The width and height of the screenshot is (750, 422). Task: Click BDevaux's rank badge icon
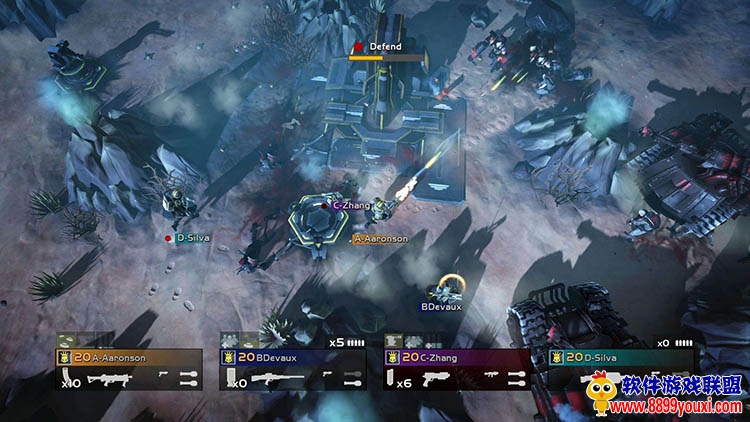pyautogui.click(x=227, y=357)
